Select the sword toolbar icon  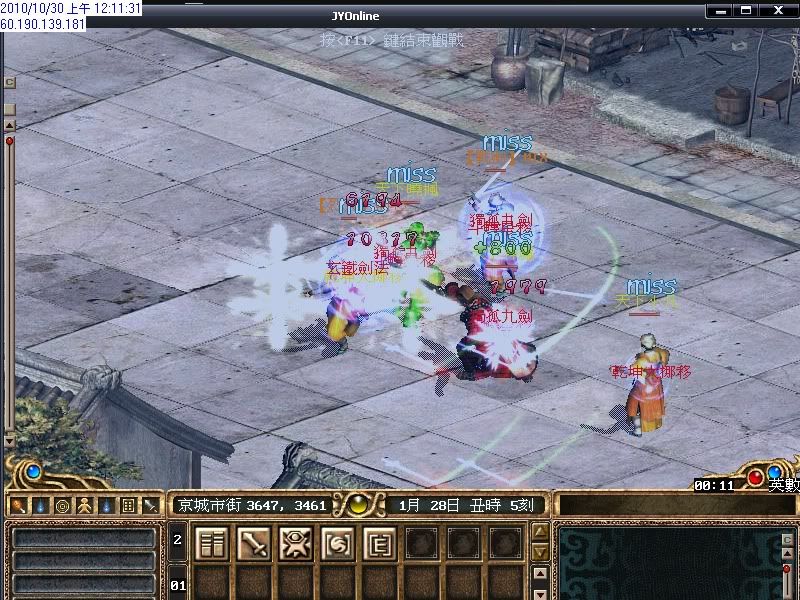150,506
